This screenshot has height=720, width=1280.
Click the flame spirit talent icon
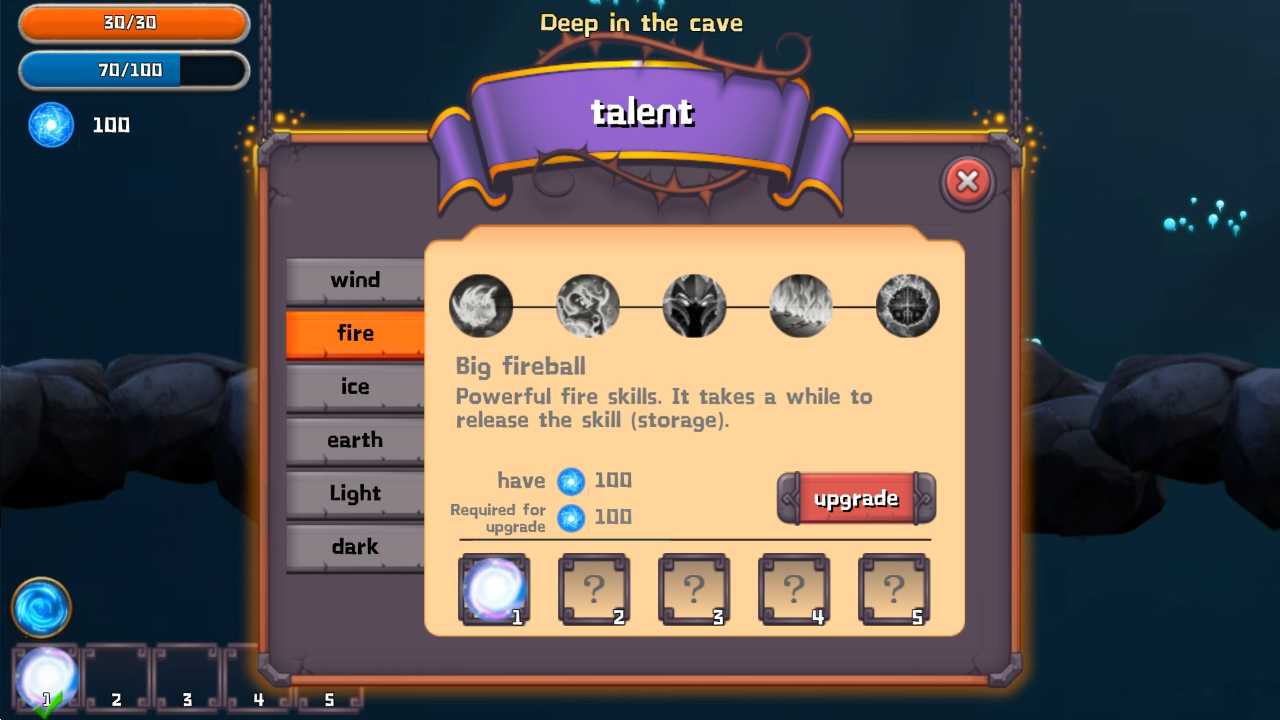click(x=587, y=305)
